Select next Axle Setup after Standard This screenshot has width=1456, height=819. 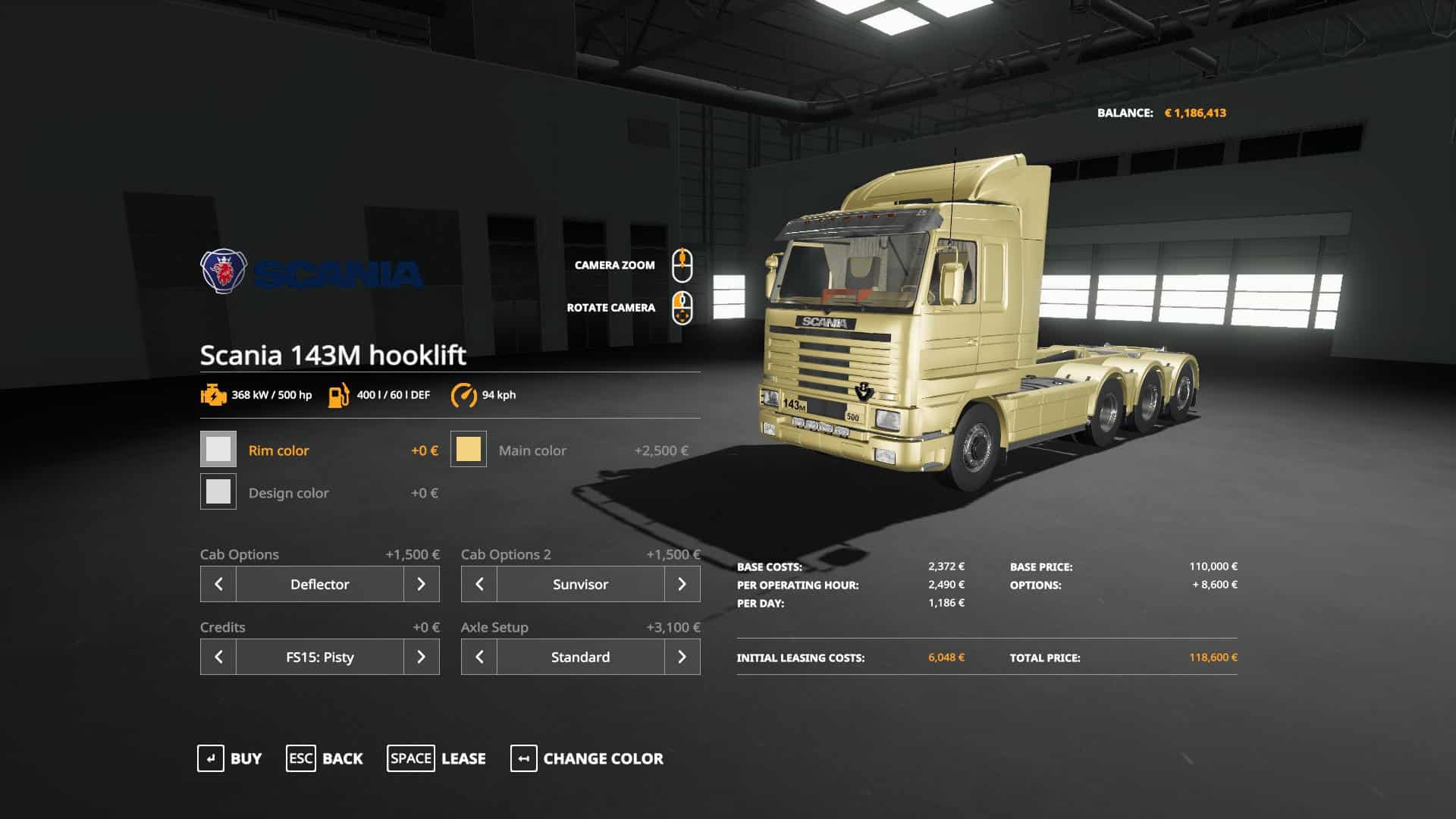[682, 657]
